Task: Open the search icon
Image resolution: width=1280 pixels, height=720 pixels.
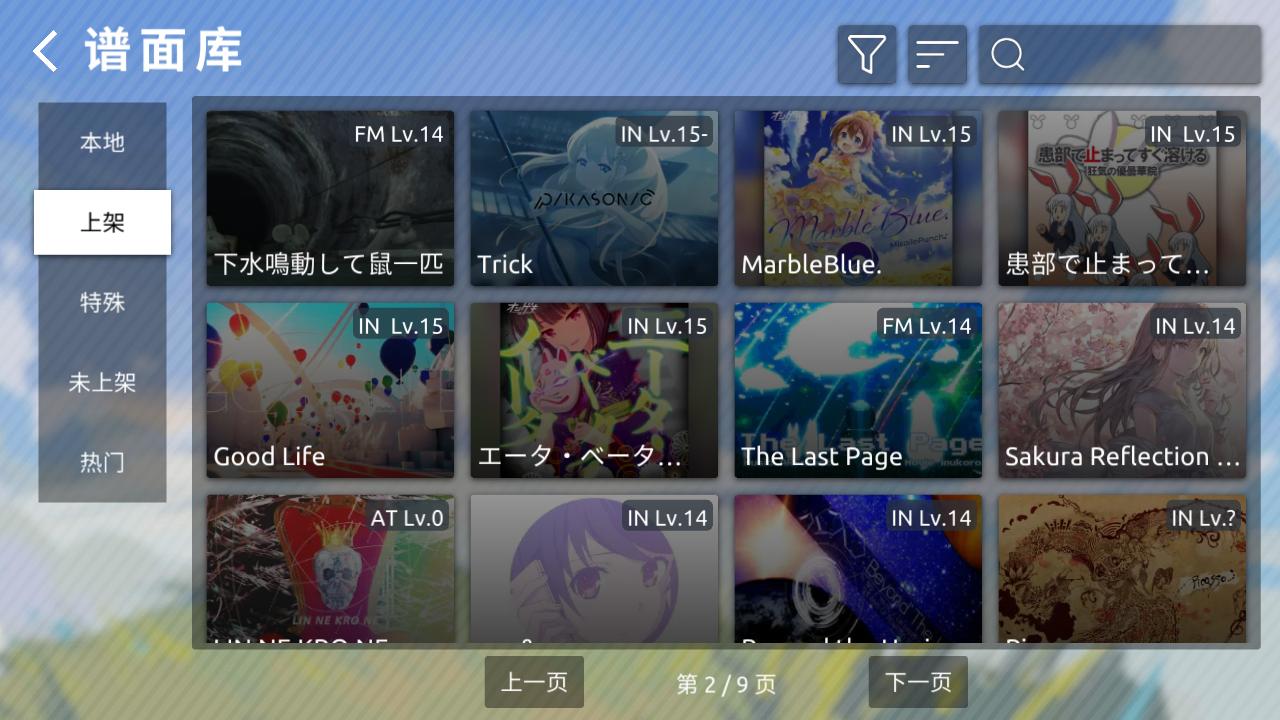Action: (x=1006, y=54)
